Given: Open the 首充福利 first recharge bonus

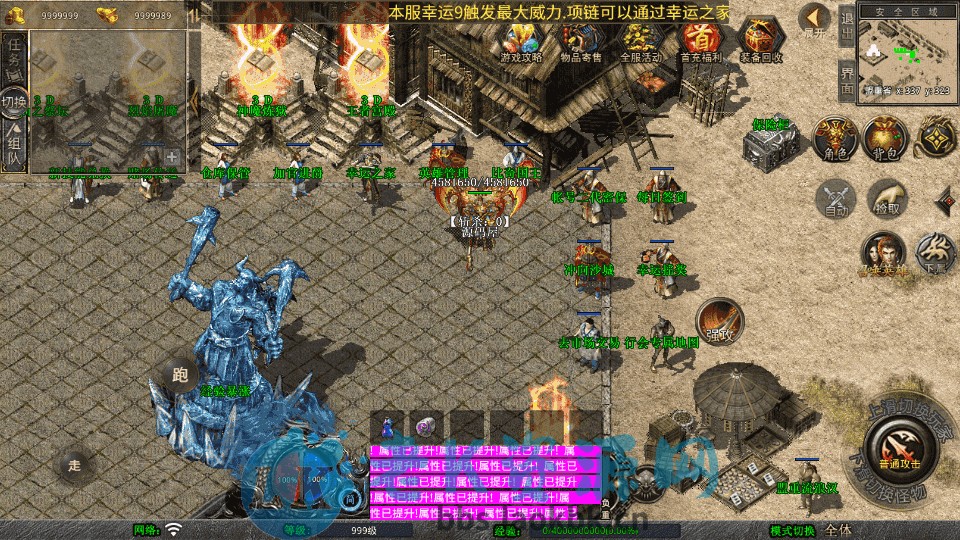Looking at the screenshot, I should point(701,41).
